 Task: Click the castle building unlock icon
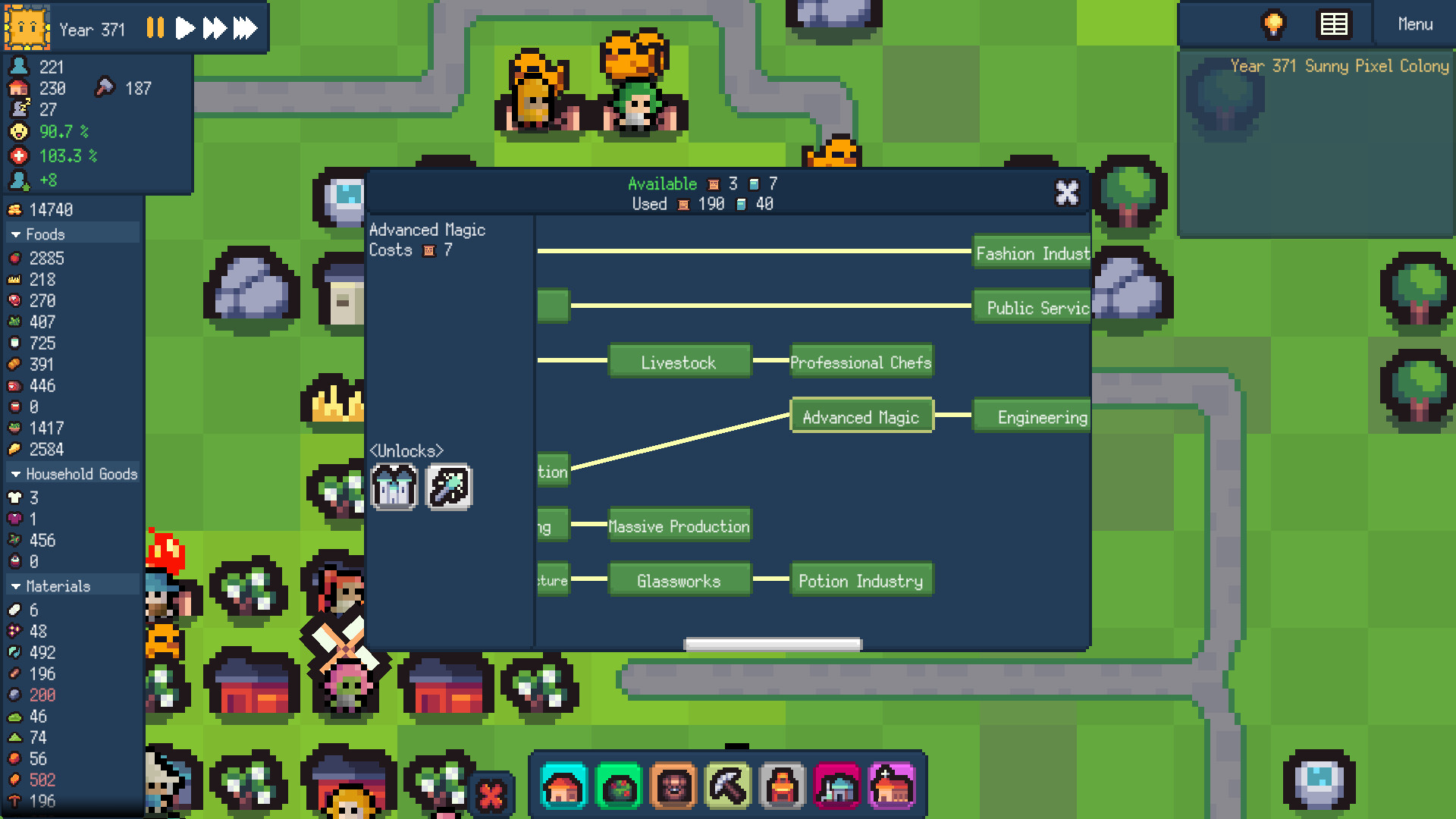[394, 488]
